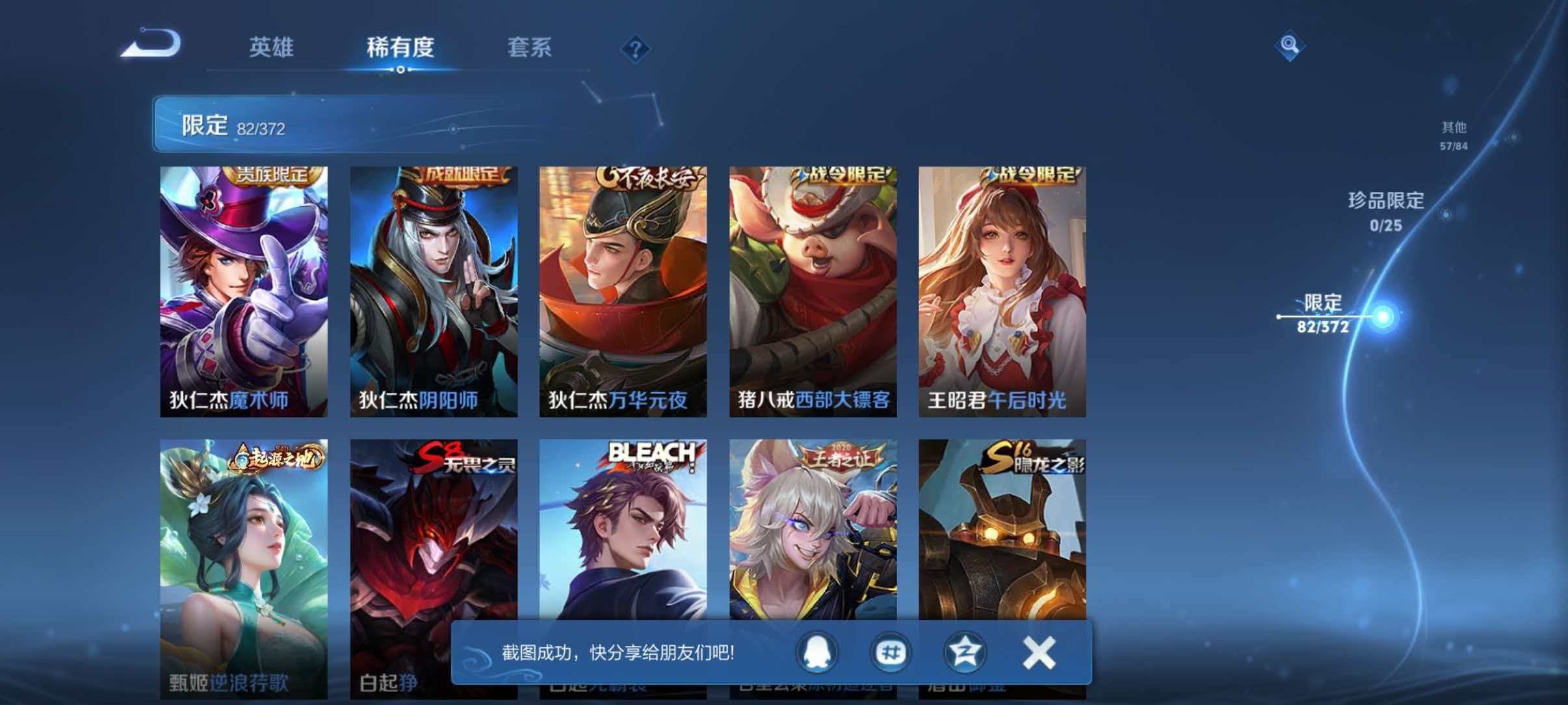The height and width of the screenshot is (705, 1568).
Task: Open the search magnifier icon at top right
Action: pos(1290,46)
